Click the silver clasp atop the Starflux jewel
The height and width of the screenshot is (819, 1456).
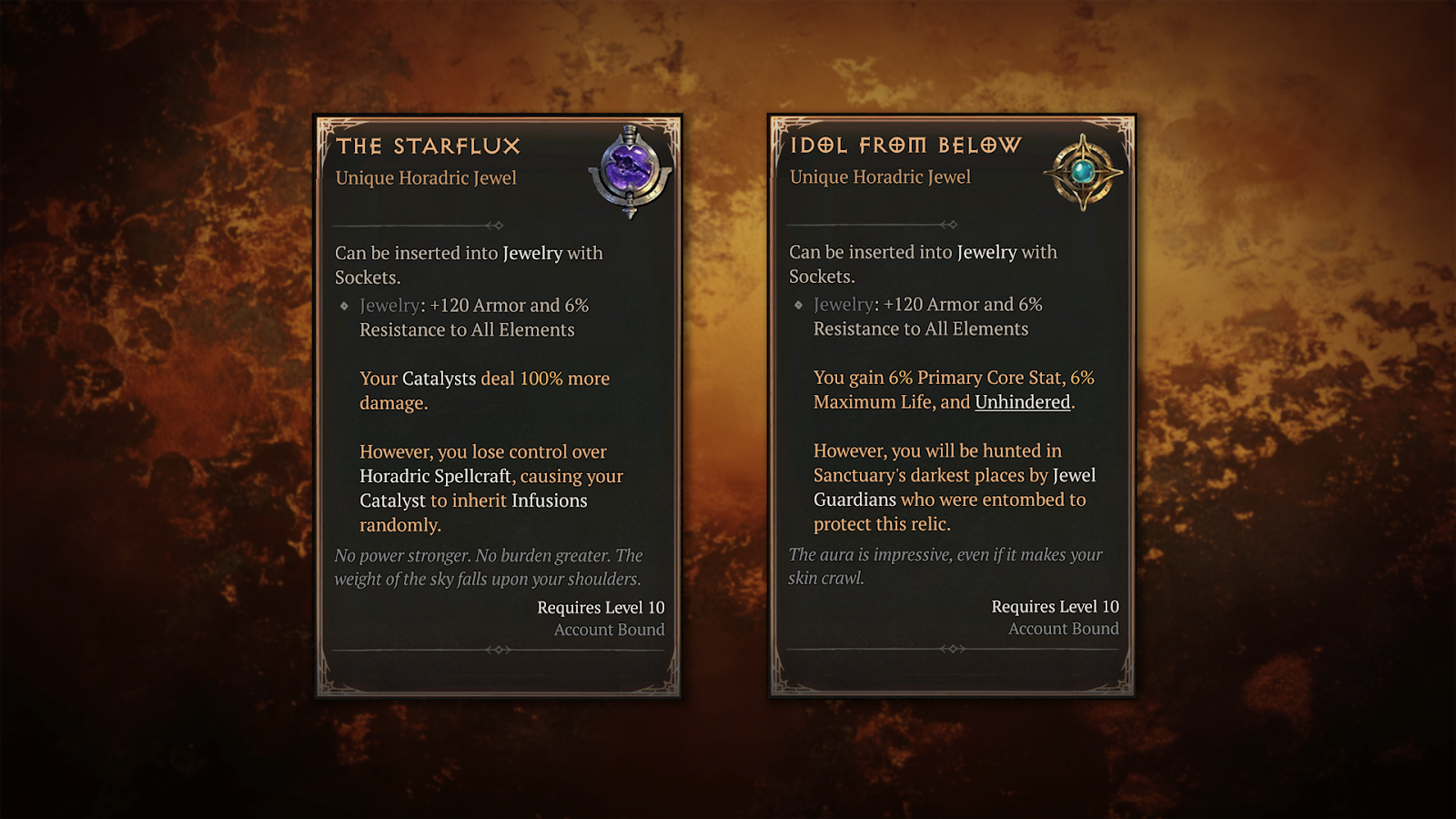tap(628, 131)
